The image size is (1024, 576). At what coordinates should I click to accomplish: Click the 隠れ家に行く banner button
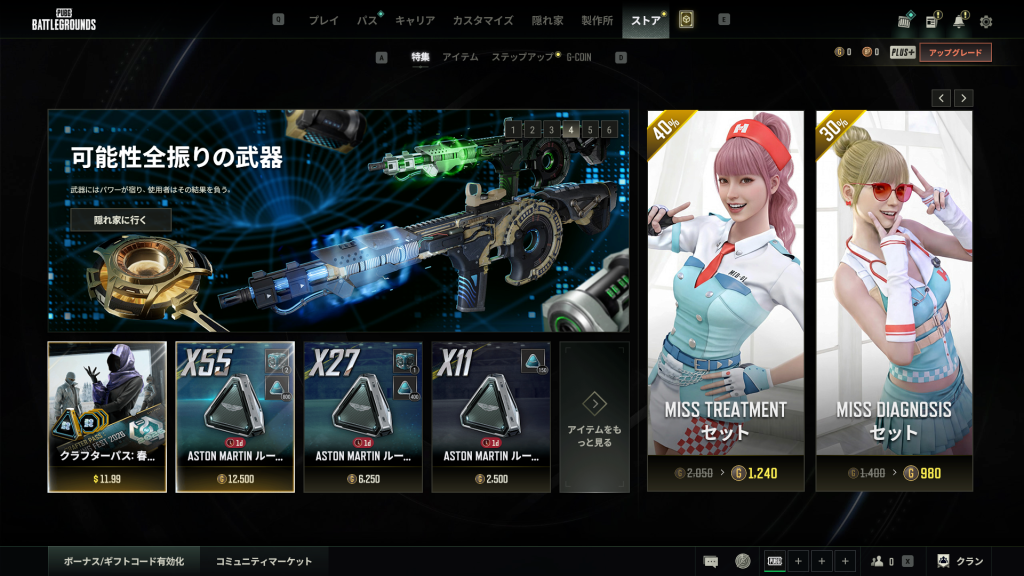click(x=120, y=220)
